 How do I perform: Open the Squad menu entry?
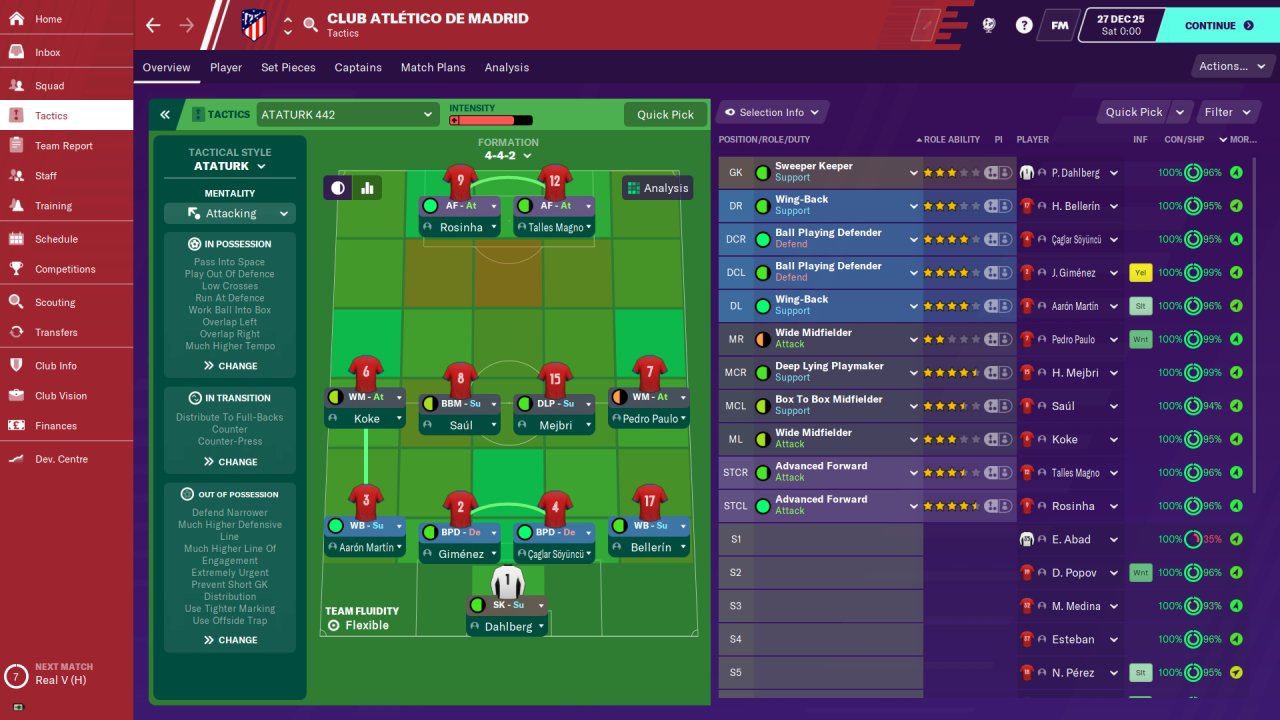point(49,86)
